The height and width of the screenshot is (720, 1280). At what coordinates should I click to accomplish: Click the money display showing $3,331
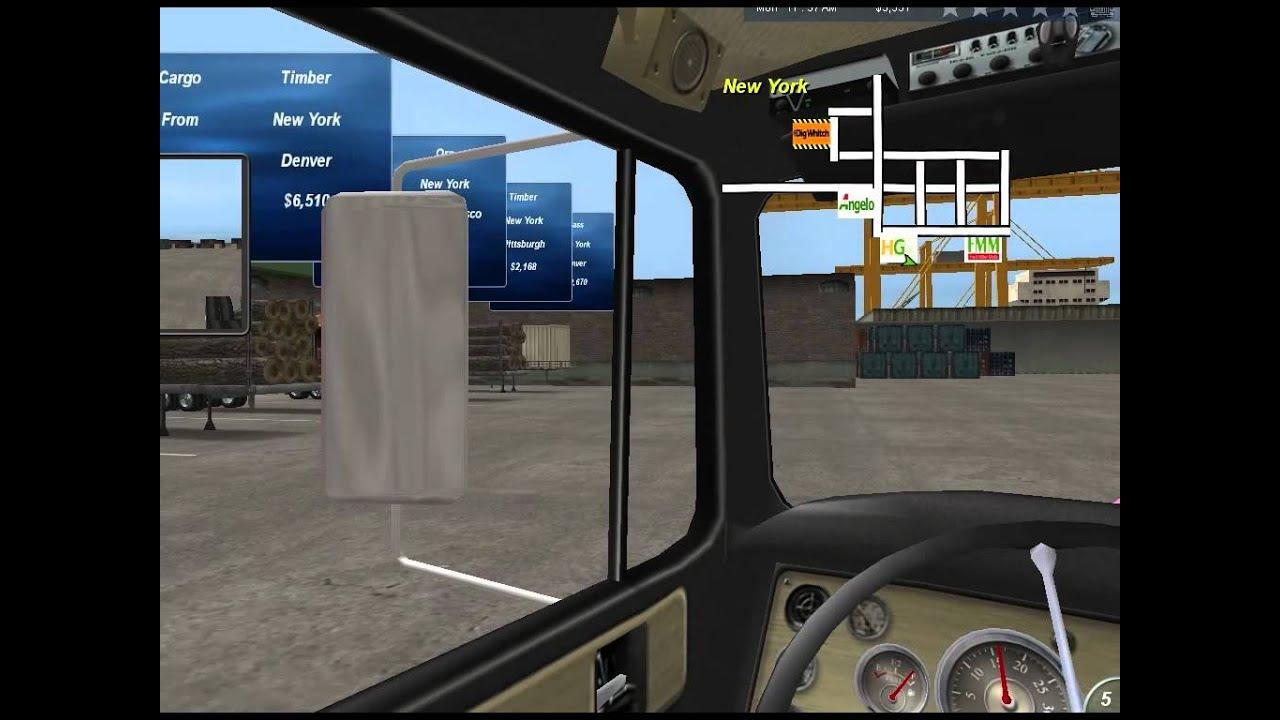point(890,8)
